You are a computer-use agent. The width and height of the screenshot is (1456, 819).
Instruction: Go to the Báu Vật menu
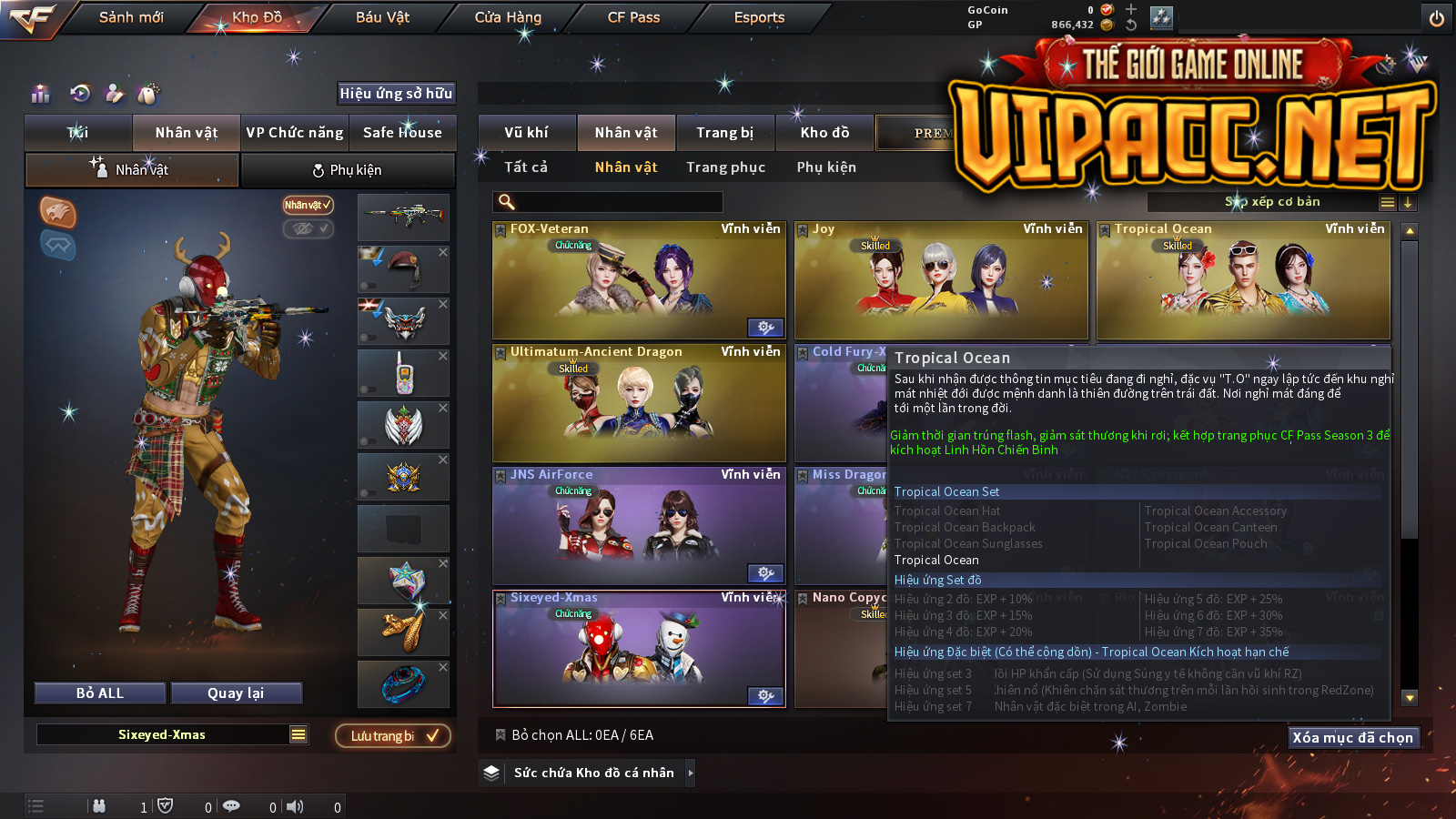click(x=382, y=17)
